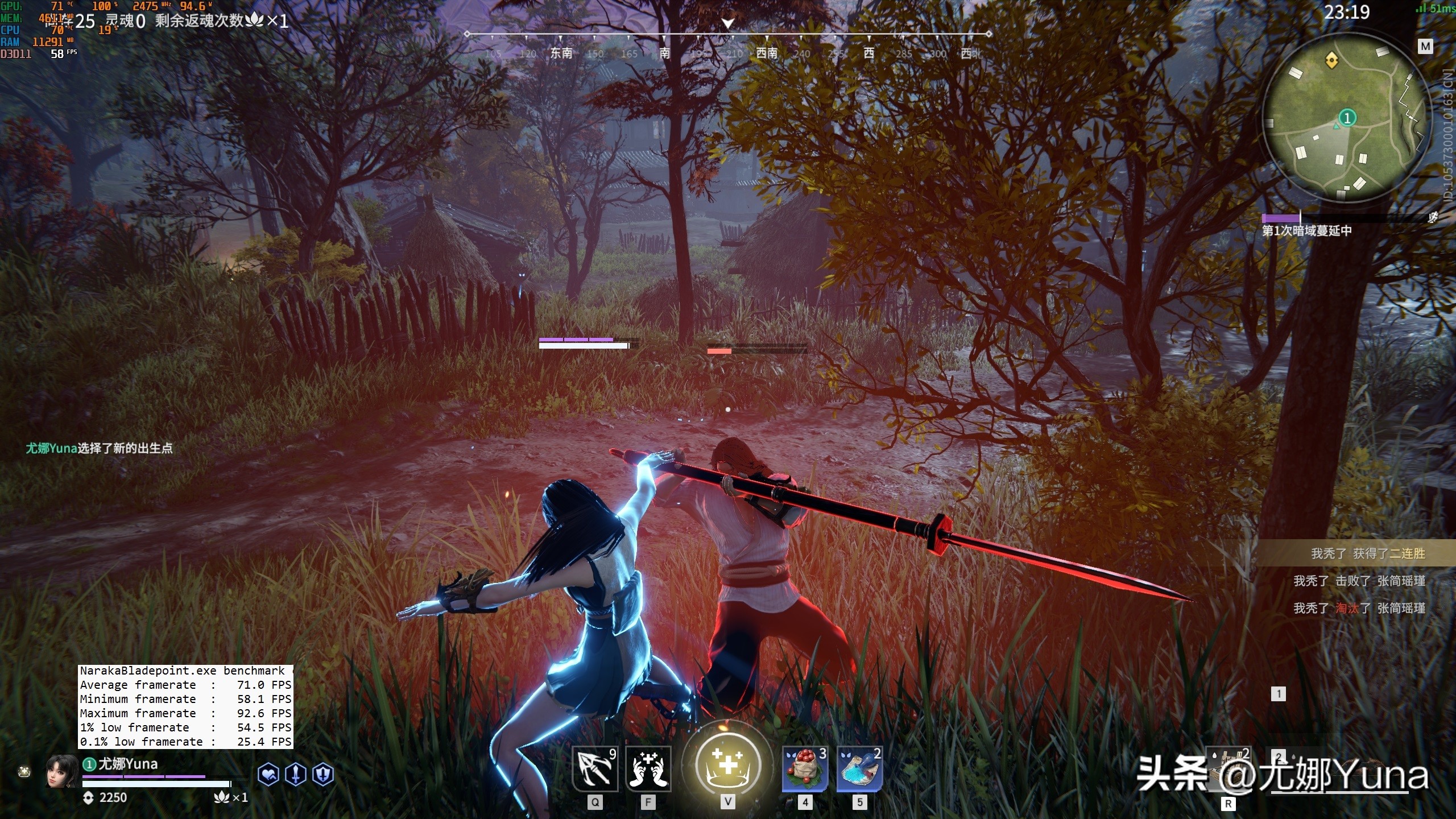Click the small emote icon beside portrait
Screen dimensions: 1456x819
(x=24, y=772)
